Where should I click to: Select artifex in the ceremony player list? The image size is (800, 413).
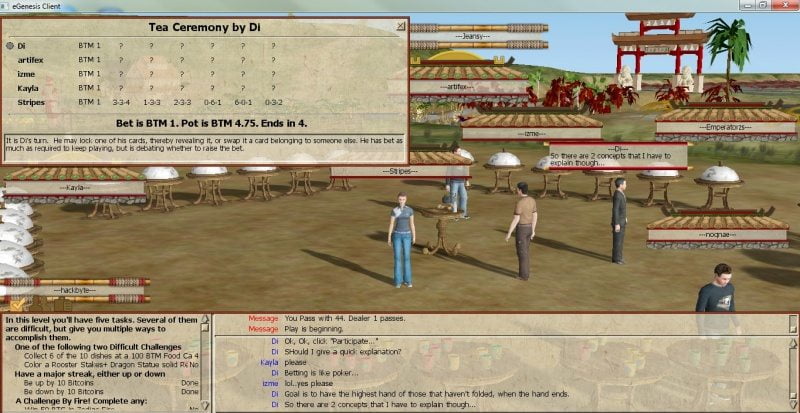(x=31, y=60)
